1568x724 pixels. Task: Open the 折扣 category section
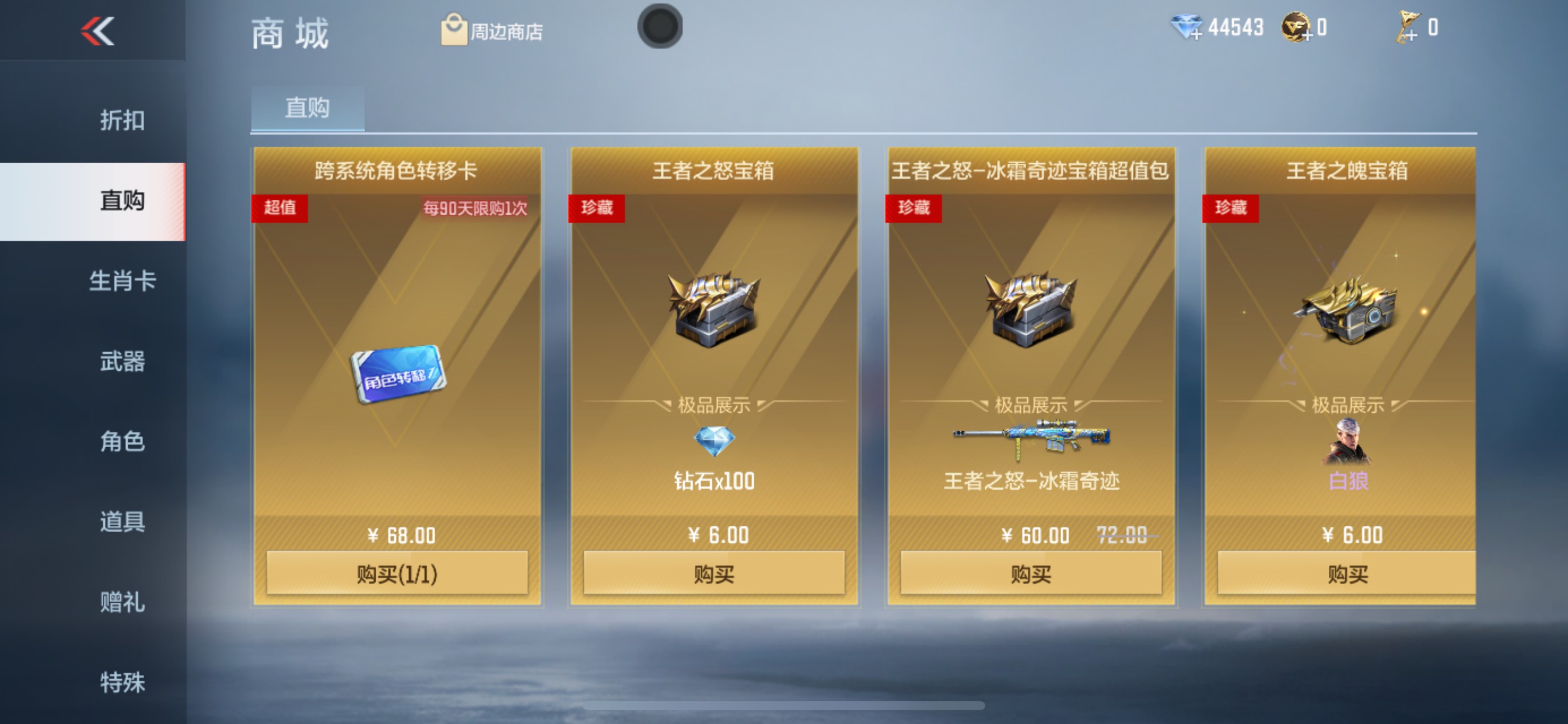pos(124,120)
